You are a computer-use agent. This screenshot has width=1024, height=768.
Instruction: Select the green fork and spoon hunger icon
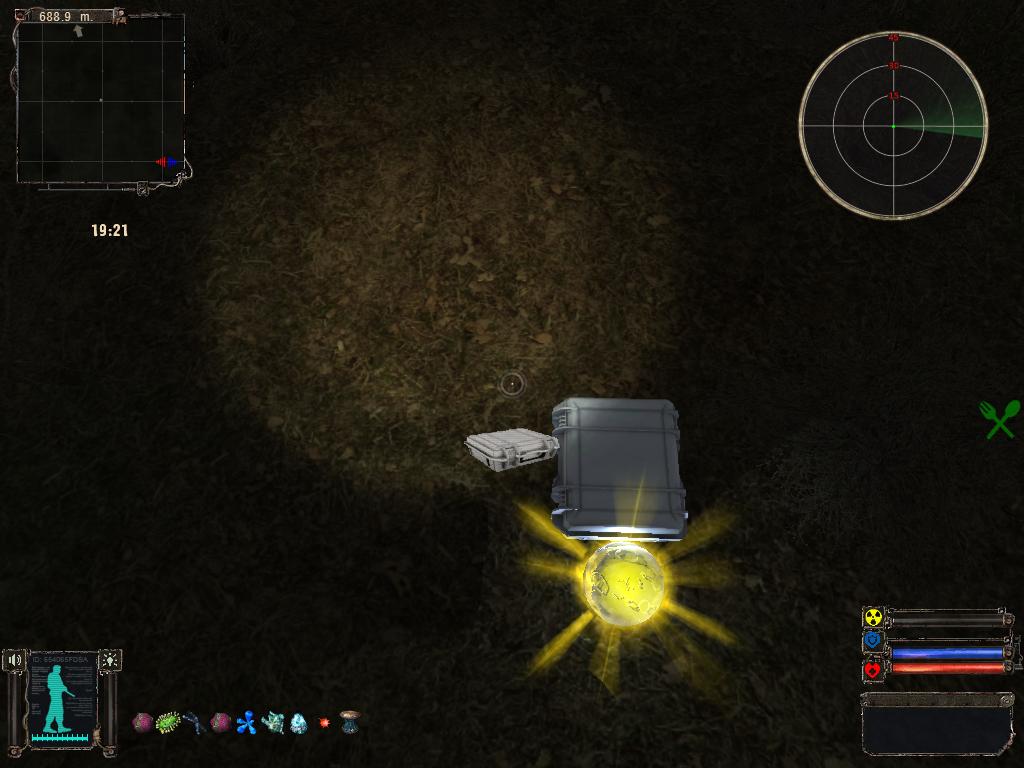[x=1000, y=419]
